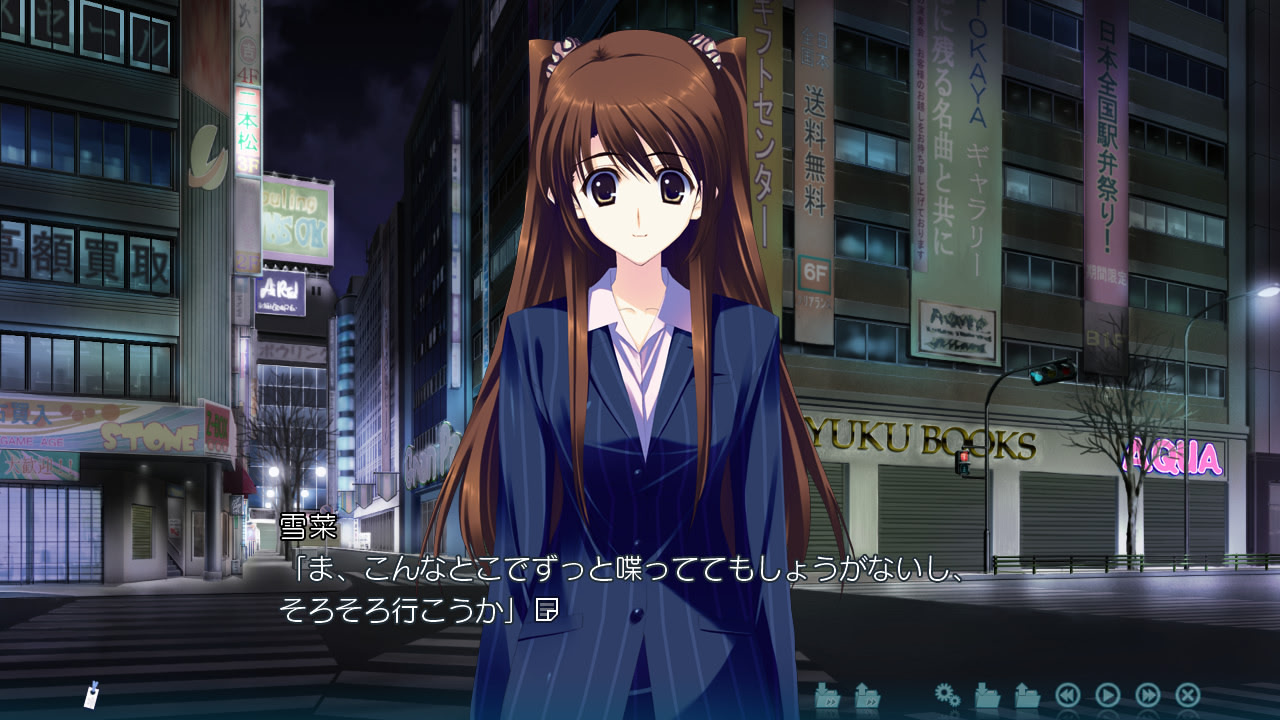This screenshot has height=720, width=1280.
Task: Quick load with the double-arrow upload folder icon
Action: [869, 694]
